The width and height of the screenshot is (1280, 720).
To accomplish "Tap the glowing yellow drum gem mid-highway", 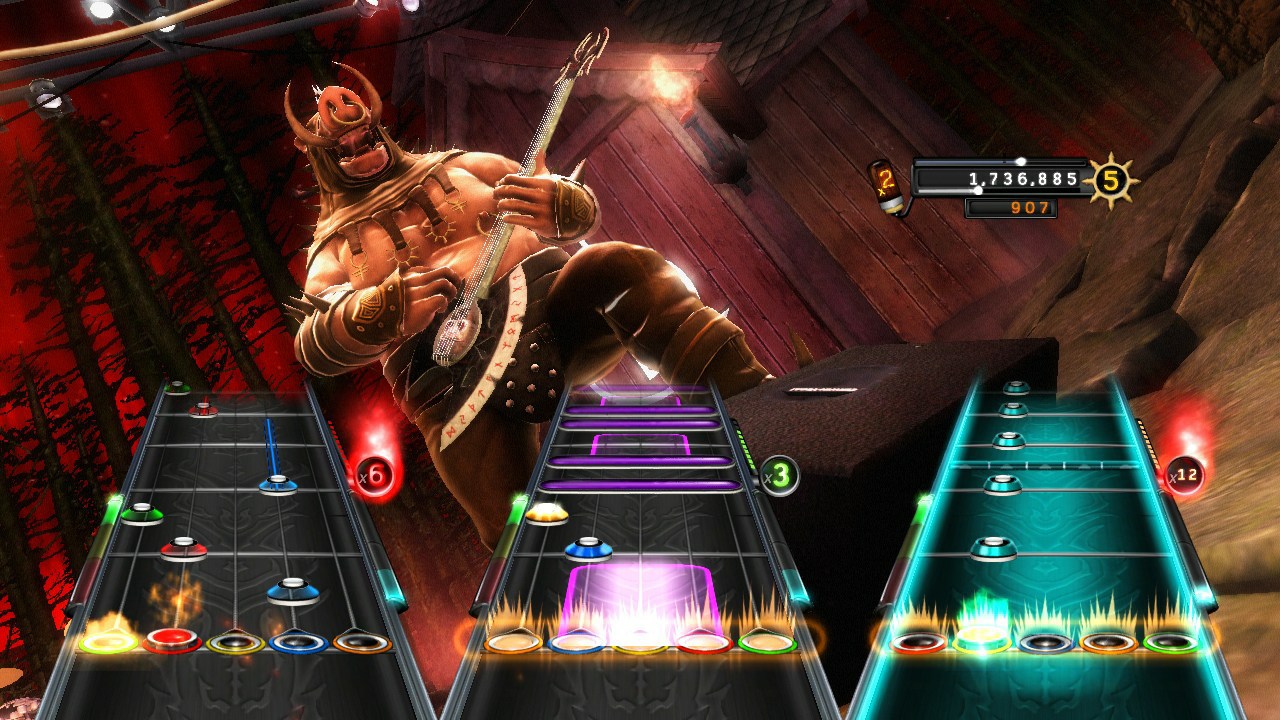I will click(x=545, y=516).
